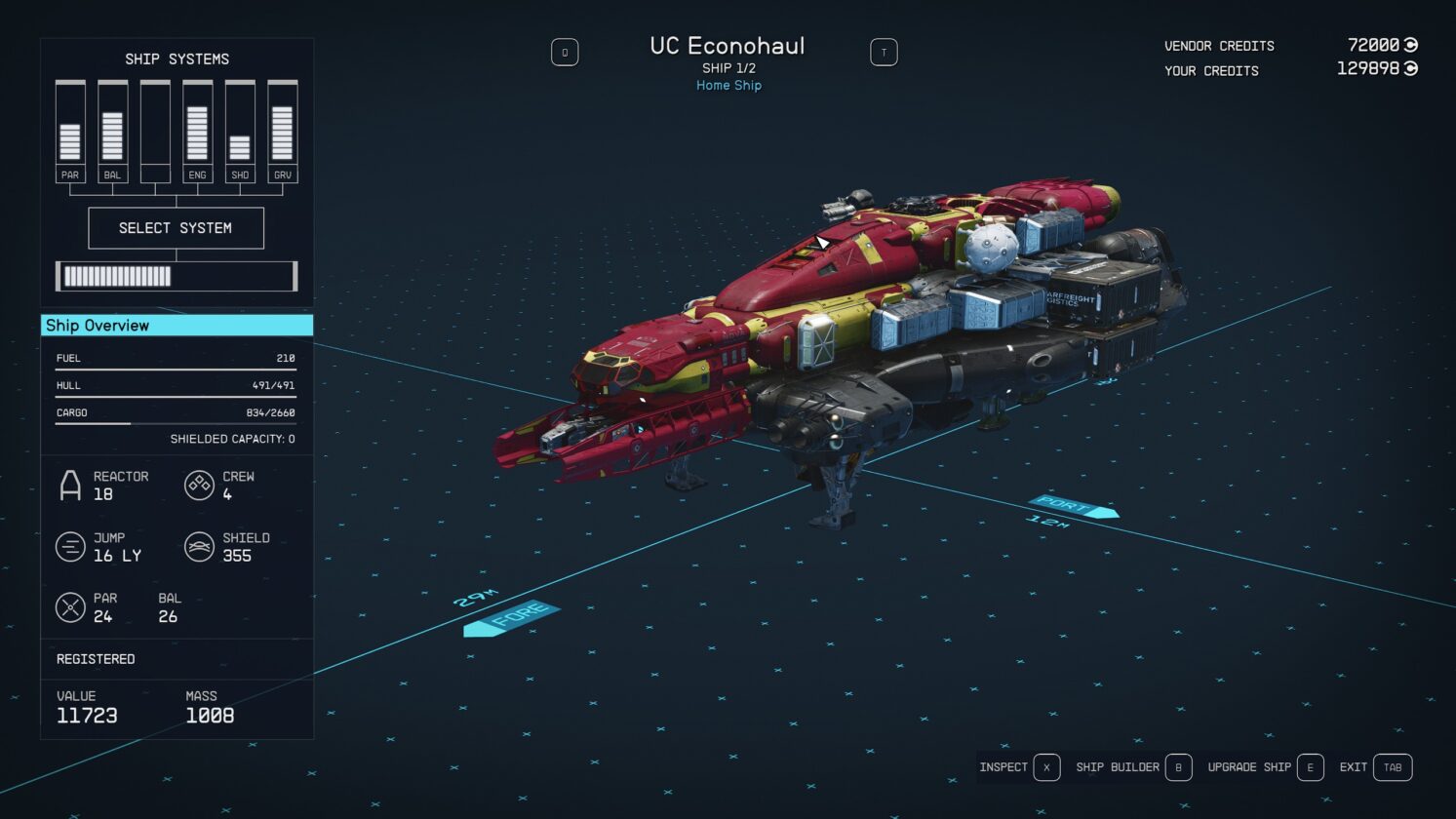
Task: Select the GRV drive bar in Ship Systems
Action: coord(282,127)
